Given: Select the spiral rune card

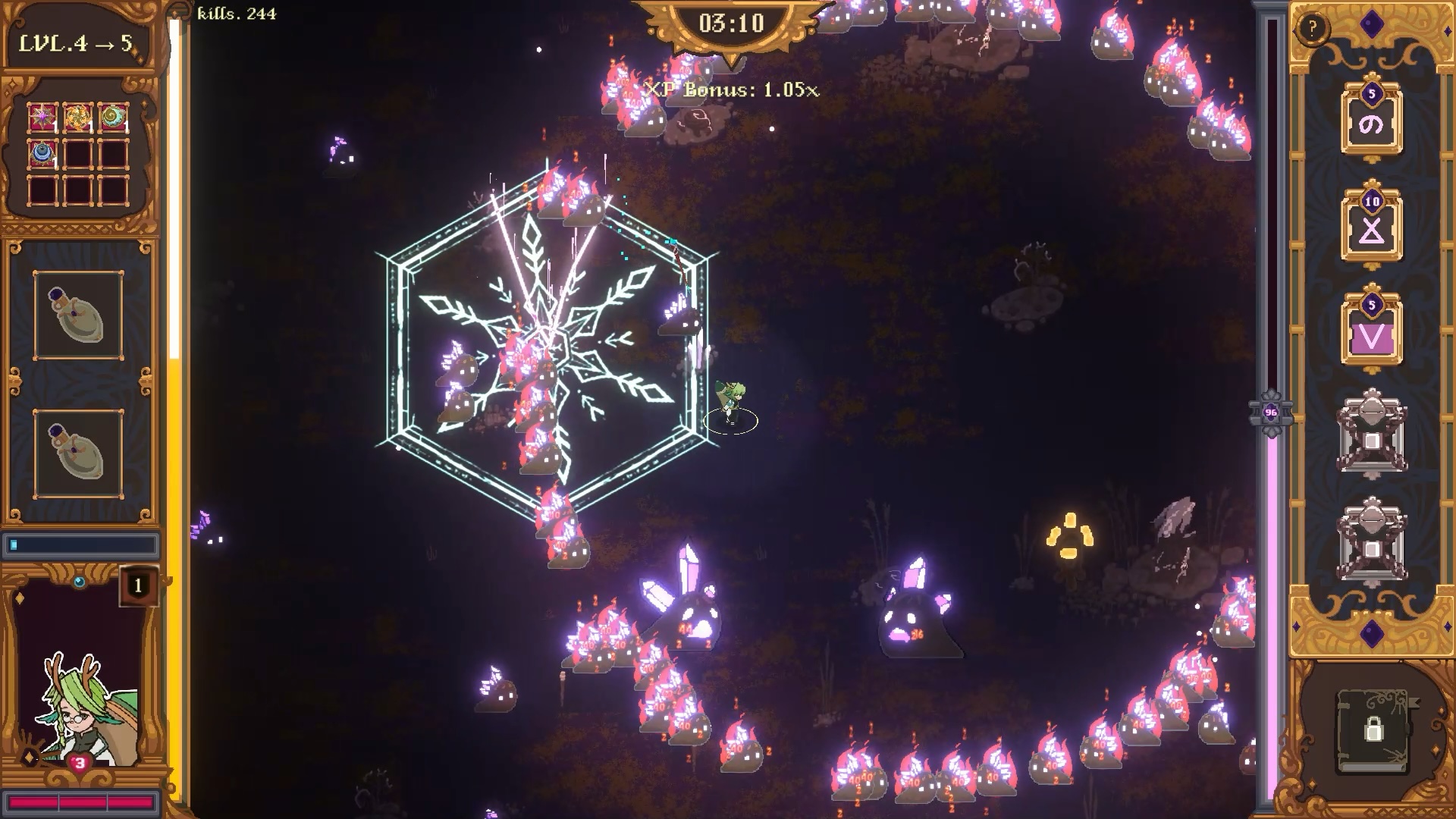Looking at the screenshot, I should tap(1371, 122).
